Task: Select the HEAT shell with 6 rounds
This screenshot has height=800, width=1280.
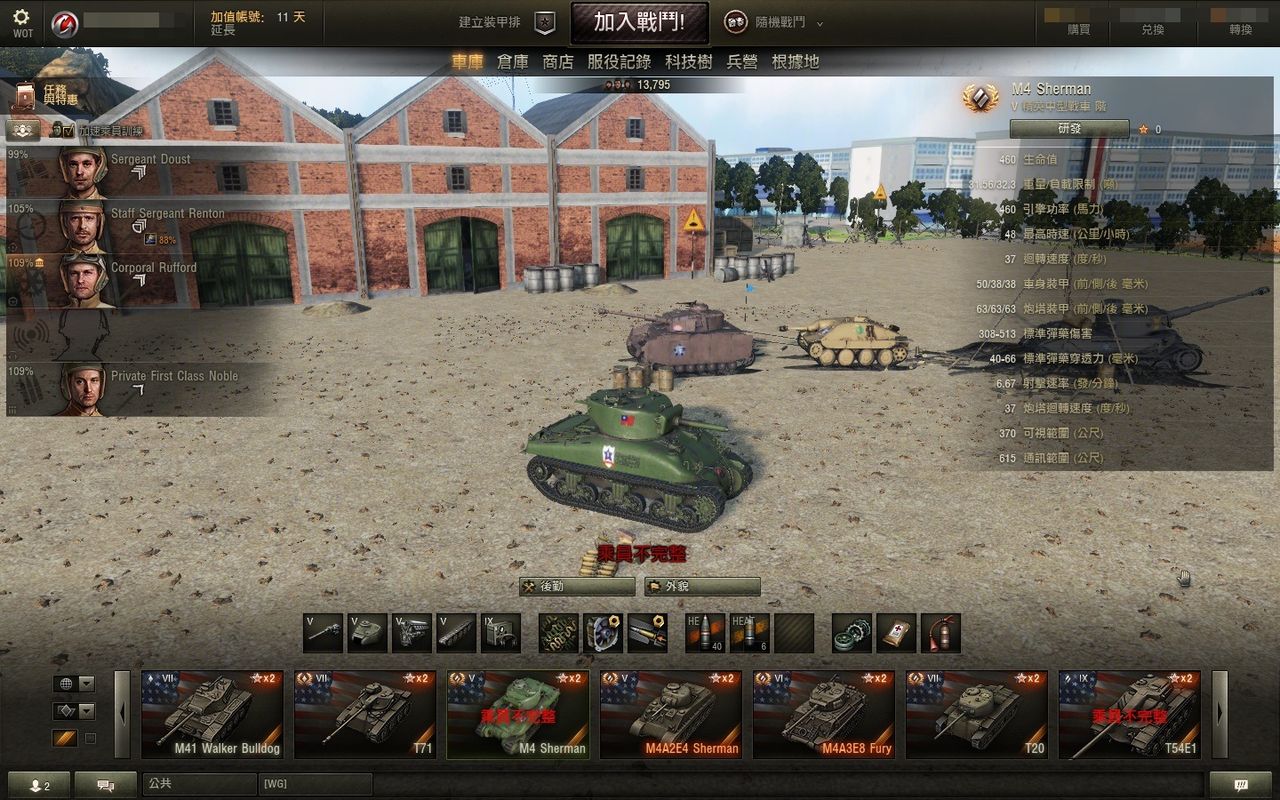Action: point(748,632)
